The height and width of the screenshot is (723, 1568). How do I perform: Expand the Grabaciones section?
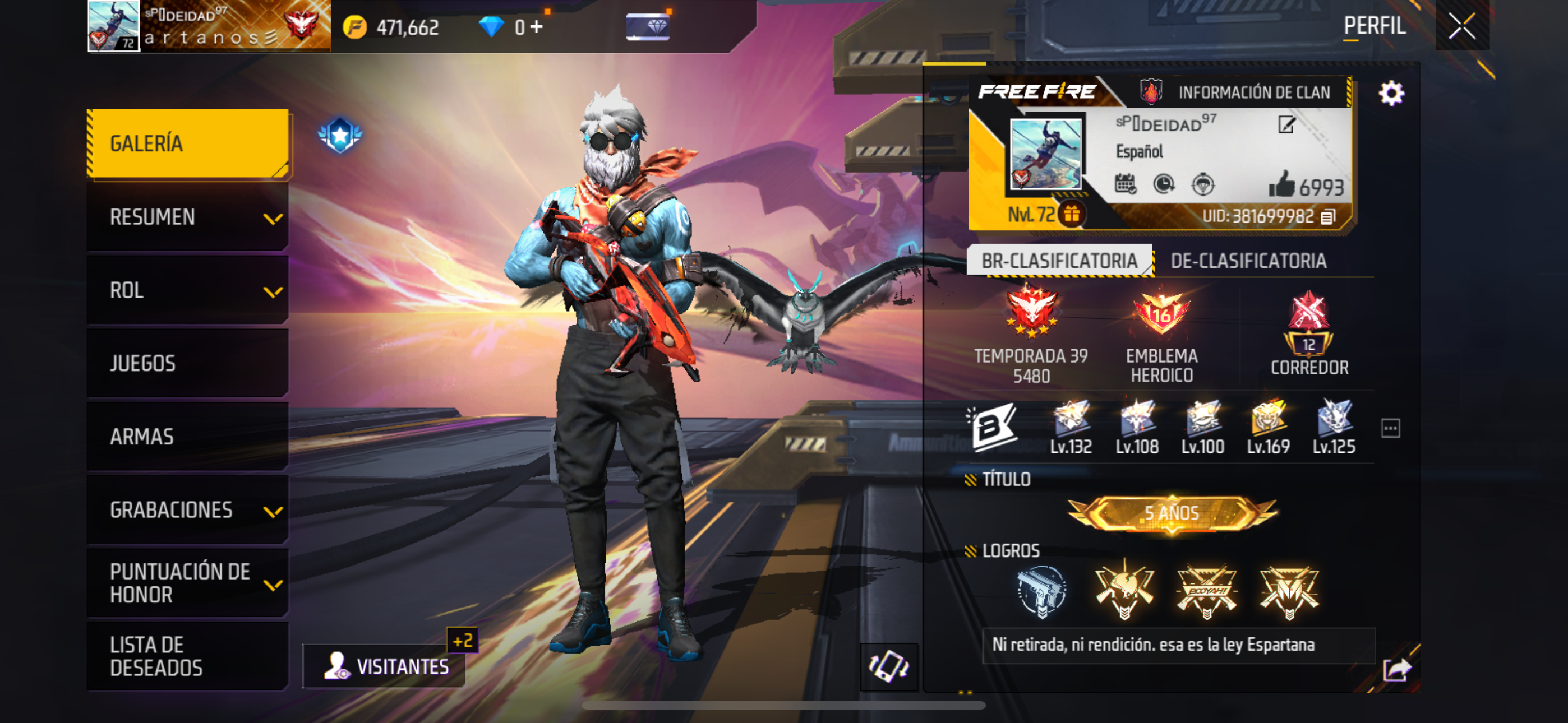tap(187, 510)
